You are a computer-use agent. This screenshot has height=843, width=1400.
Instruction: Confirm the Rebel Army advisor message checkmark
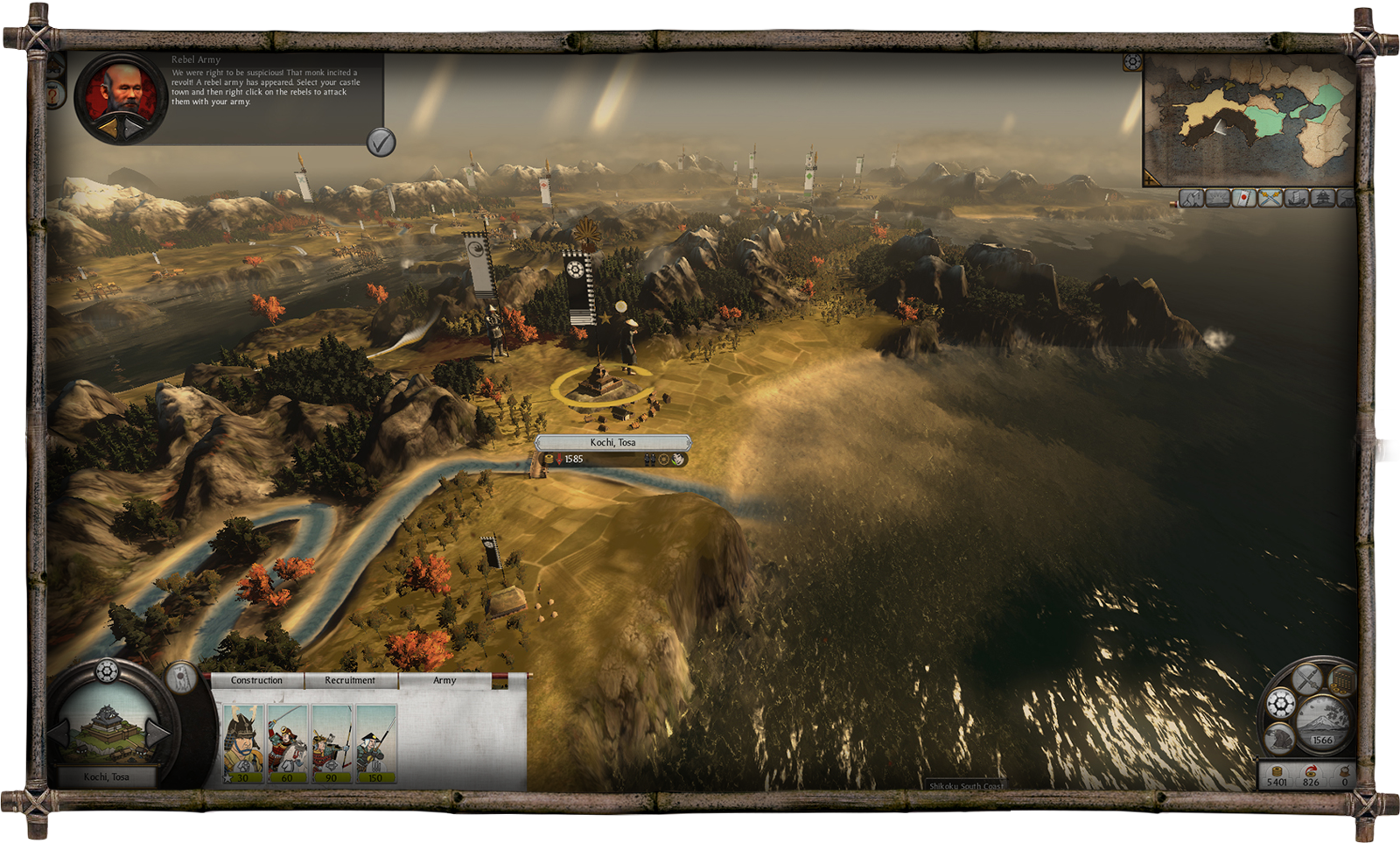[381, 142]
